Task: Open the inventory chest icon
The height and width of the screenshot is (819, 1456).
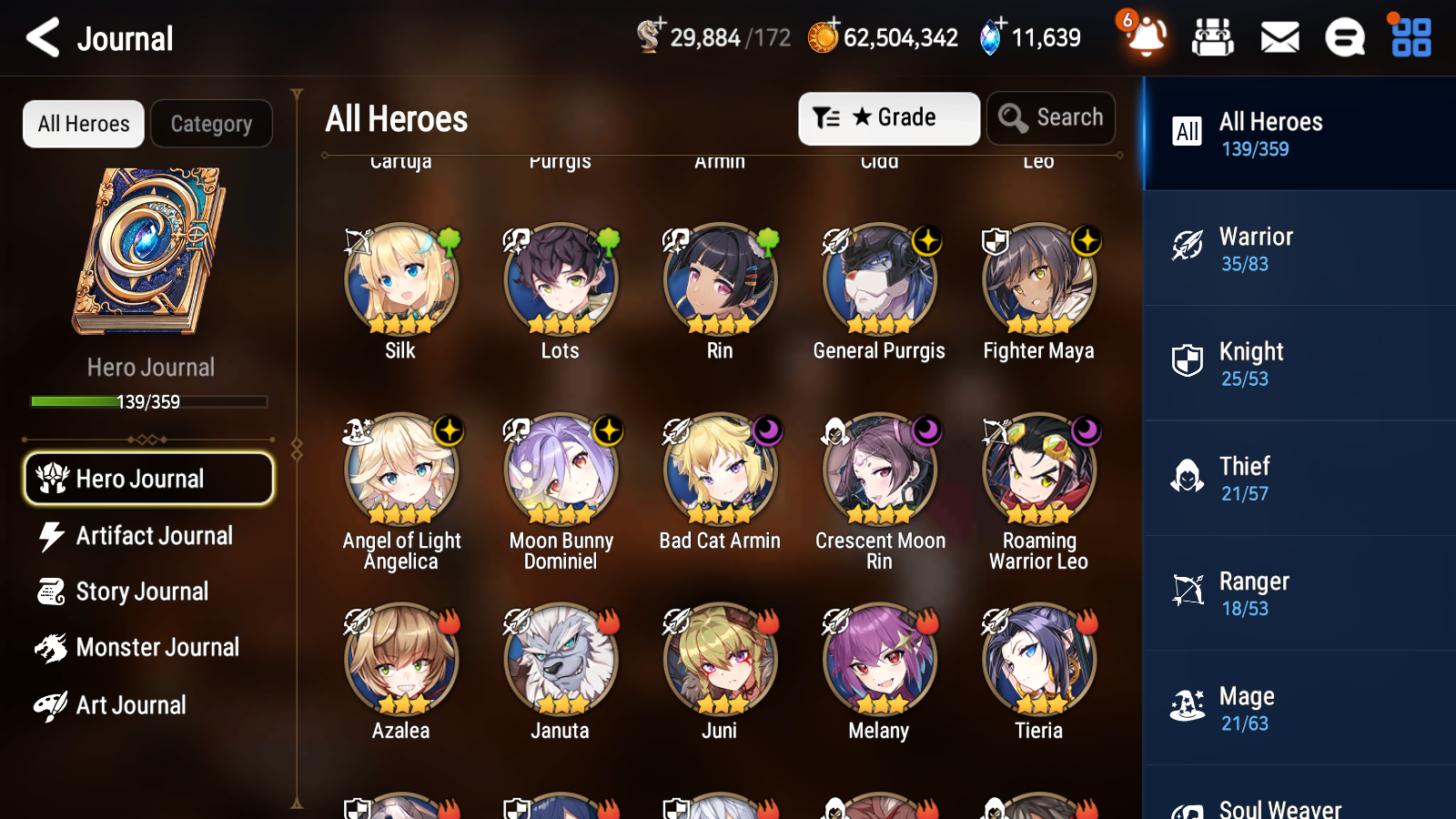Action: 1214,37
